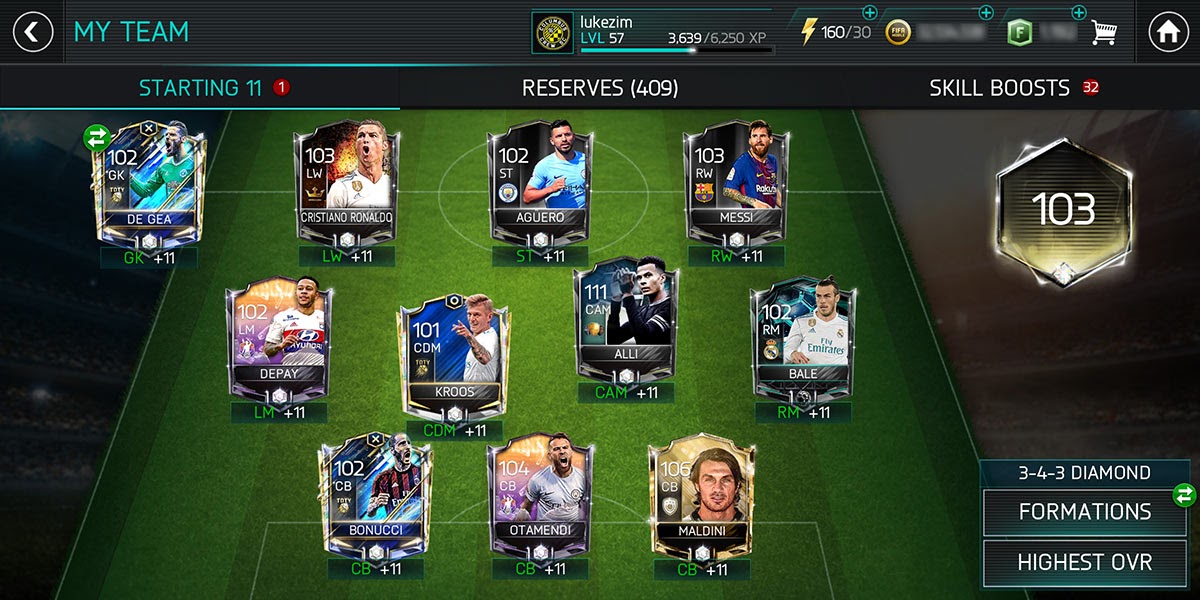Open the Skill Boosts tab
The image size is (1200, 600).
click(x=1000, y=88)
